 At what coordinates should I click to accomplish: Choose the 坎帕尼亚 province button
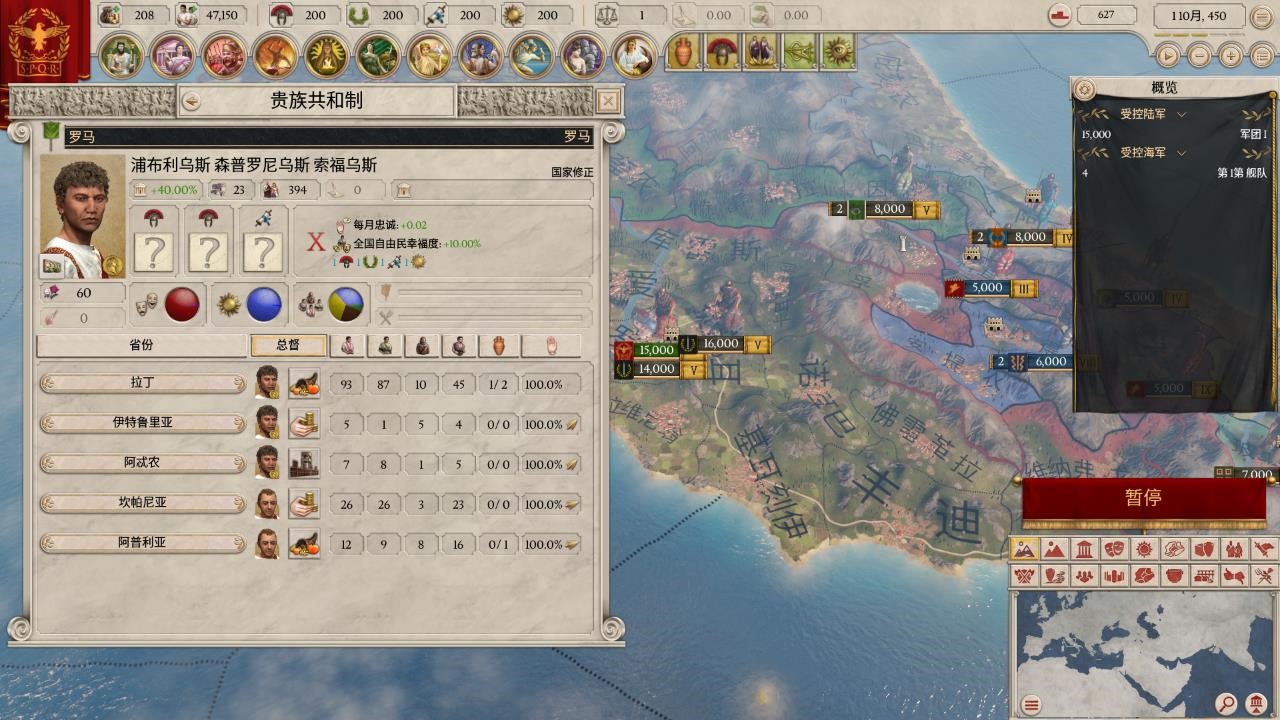[x=143, y=504]
